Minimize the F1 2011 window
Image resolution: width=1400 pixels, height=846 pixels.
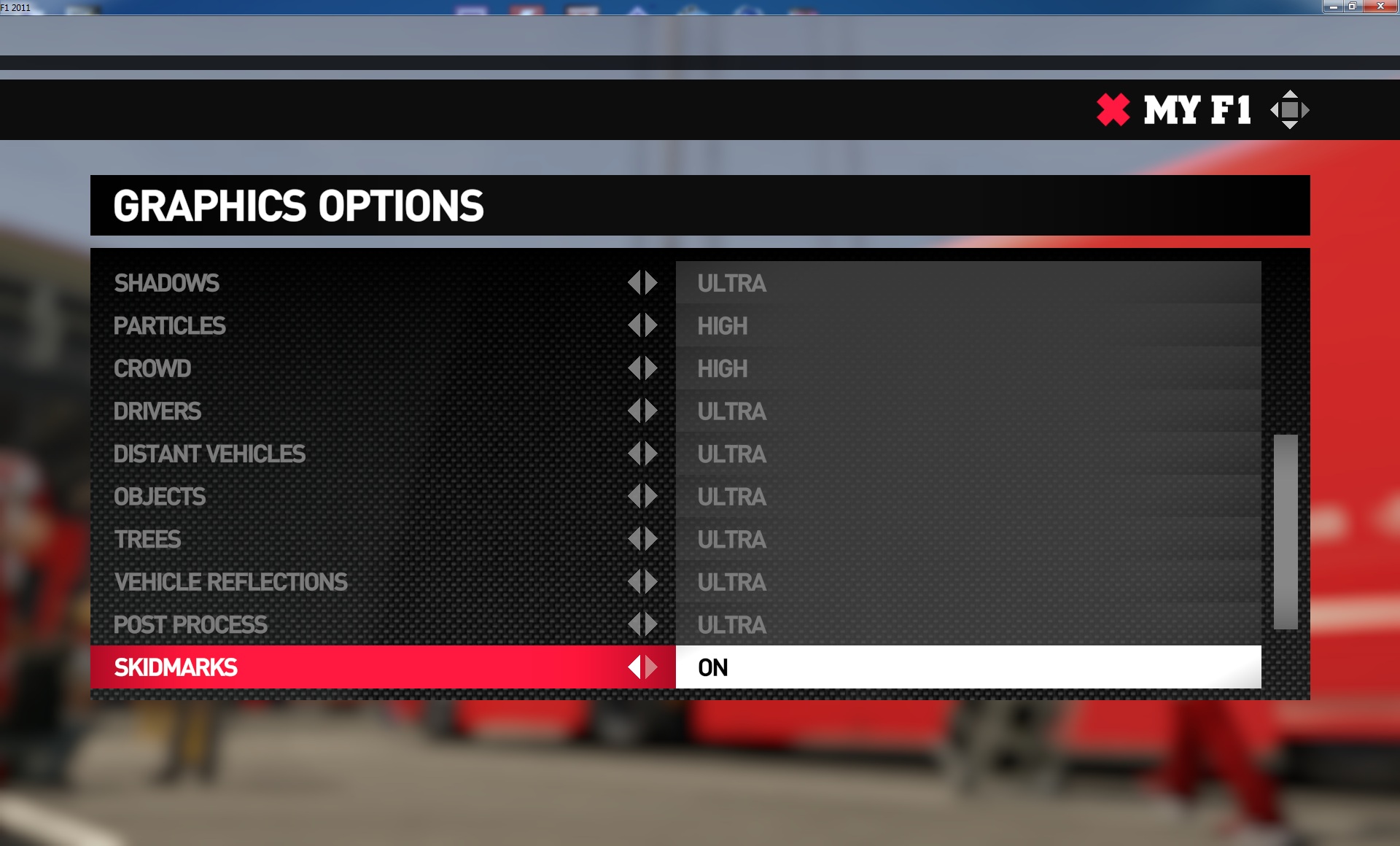(1334, 7)
